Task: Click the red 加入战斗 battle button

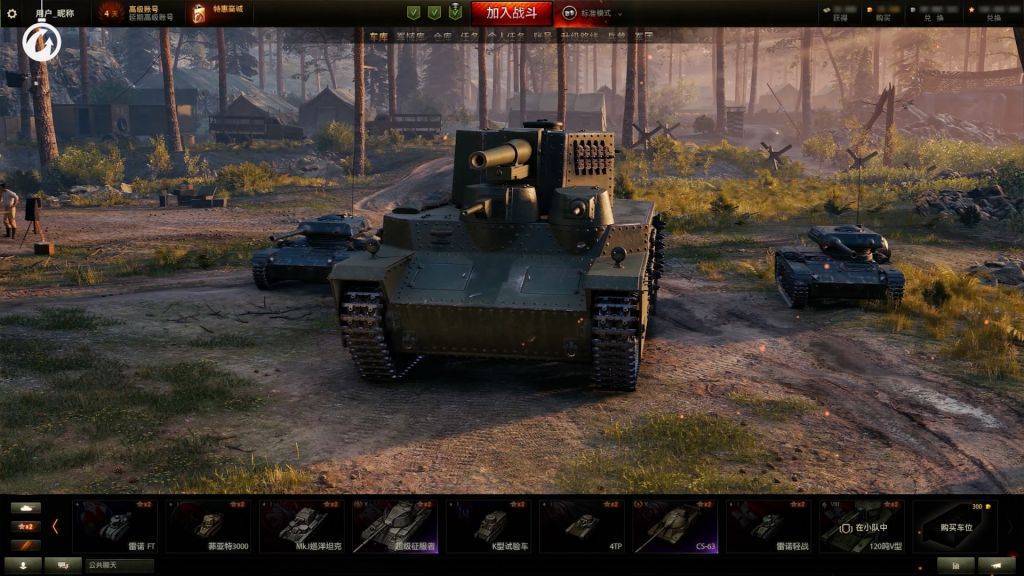Action: pos(511,13)
